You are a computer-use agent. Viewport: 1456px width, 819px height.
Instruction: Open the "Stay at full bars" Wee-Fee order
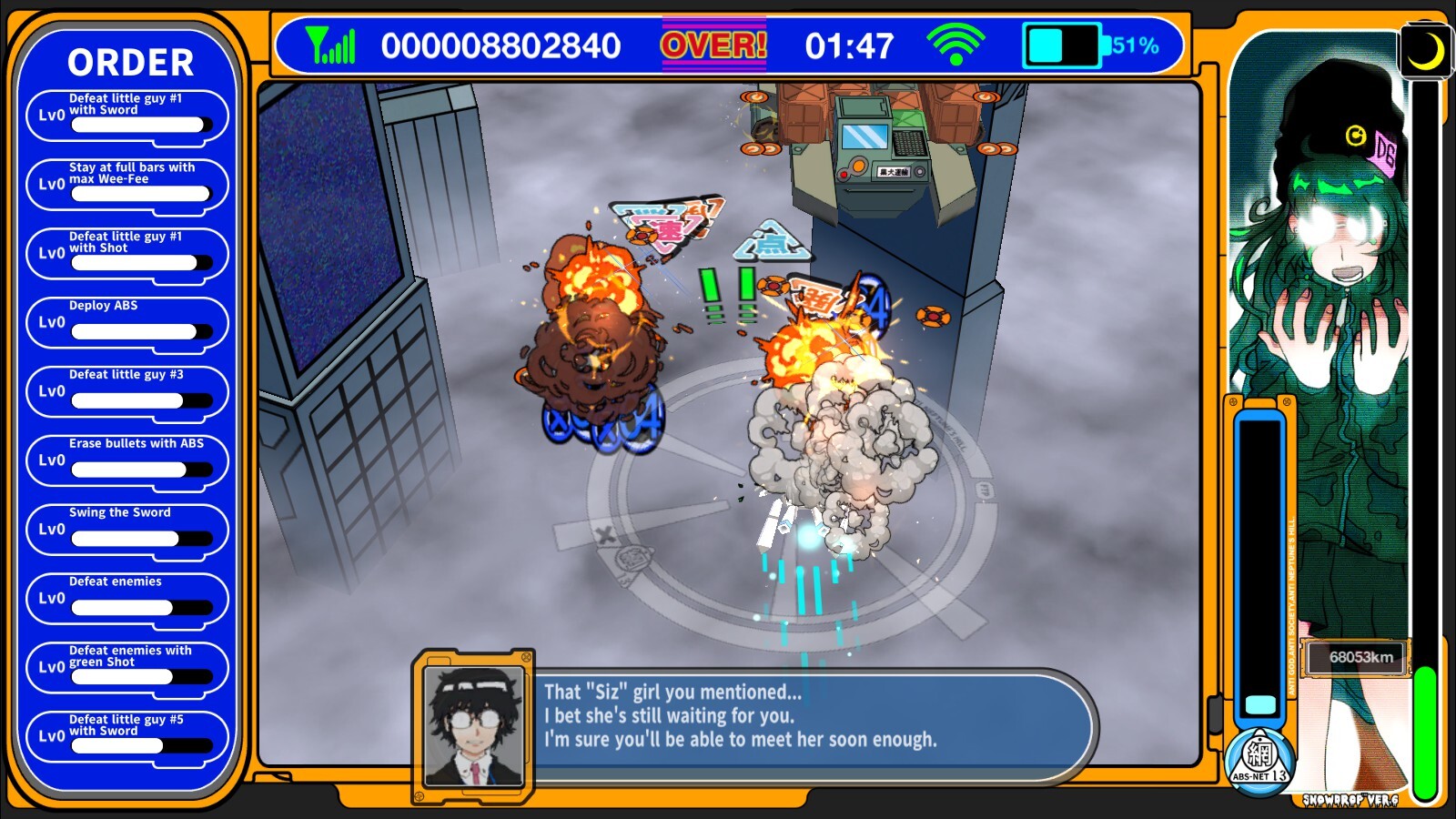(127, 185)
